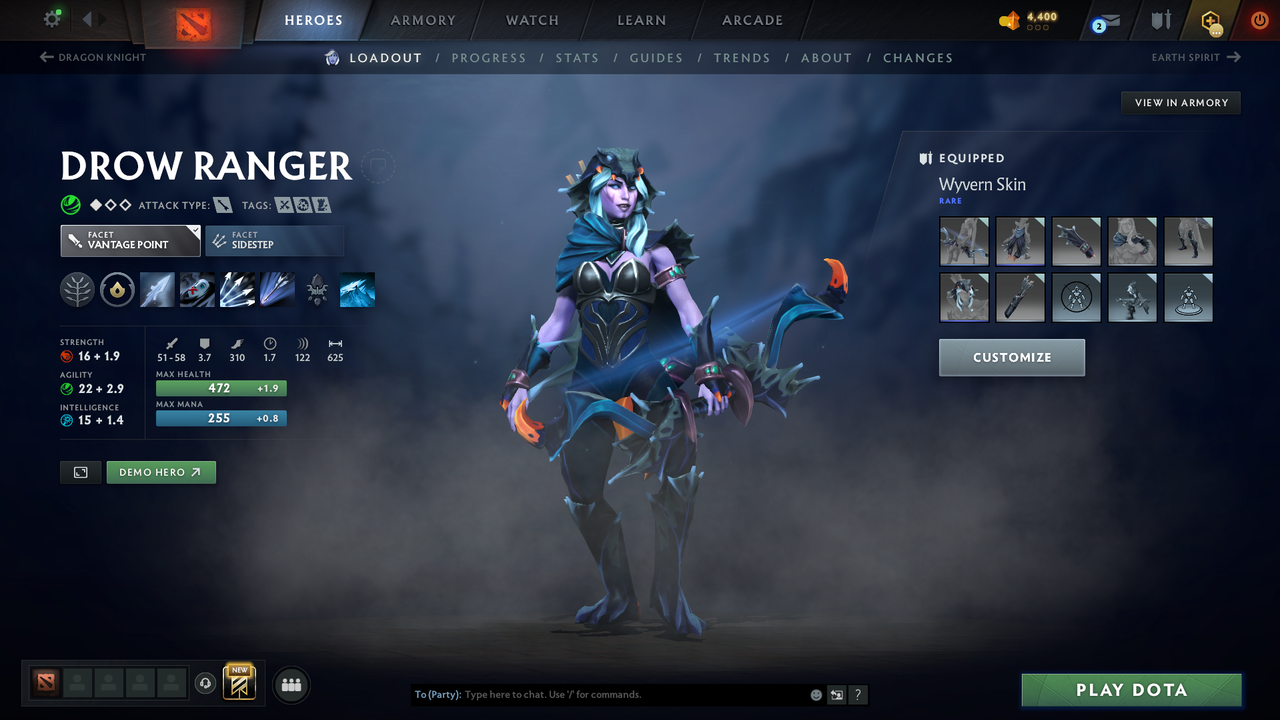1280x720 pixels.
Task: Open the ARCADE menu item
Action: pyautogui.click(x=751, y=20)
